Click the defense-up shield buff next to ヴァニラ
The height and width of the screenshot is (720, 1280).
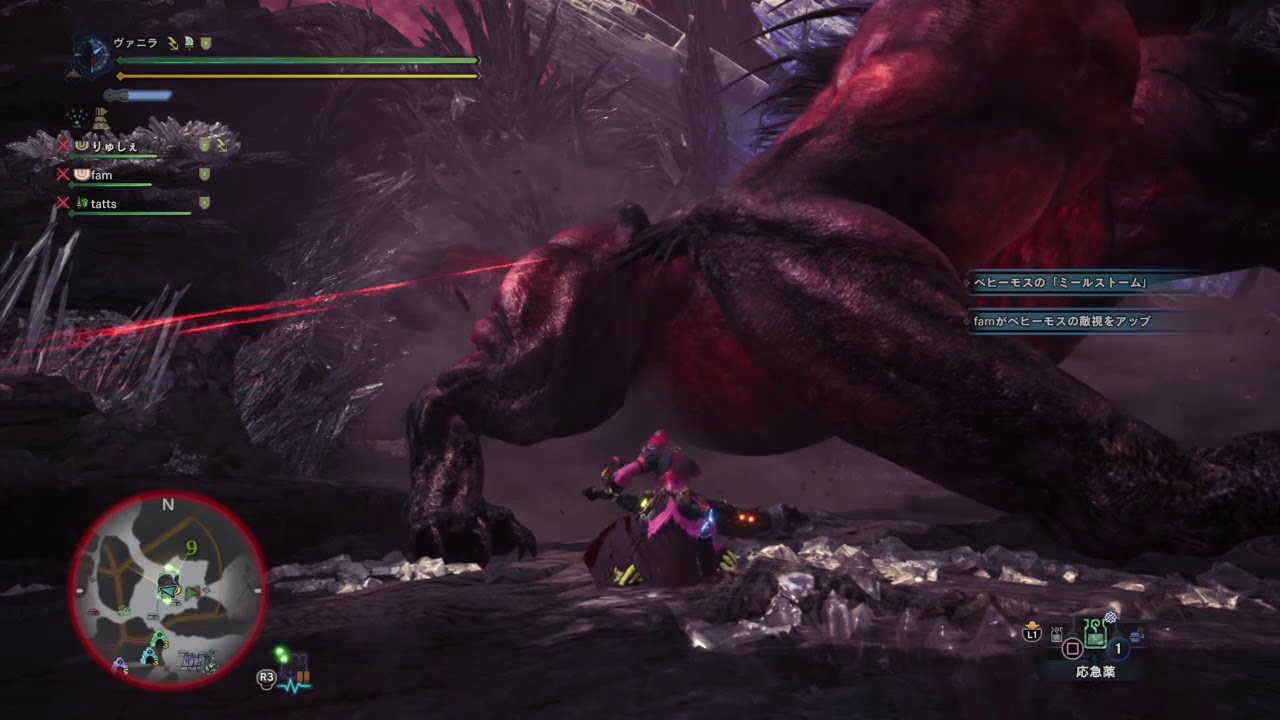(206, 42)
